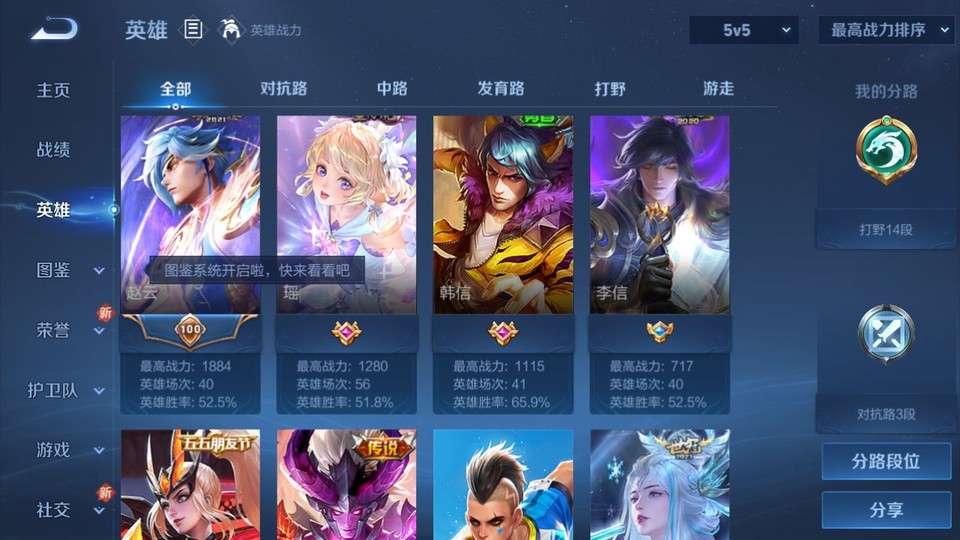Open the list icon beside 英雄 title
This screenshot has height=540, width=960.
click(x=193, y=30)
